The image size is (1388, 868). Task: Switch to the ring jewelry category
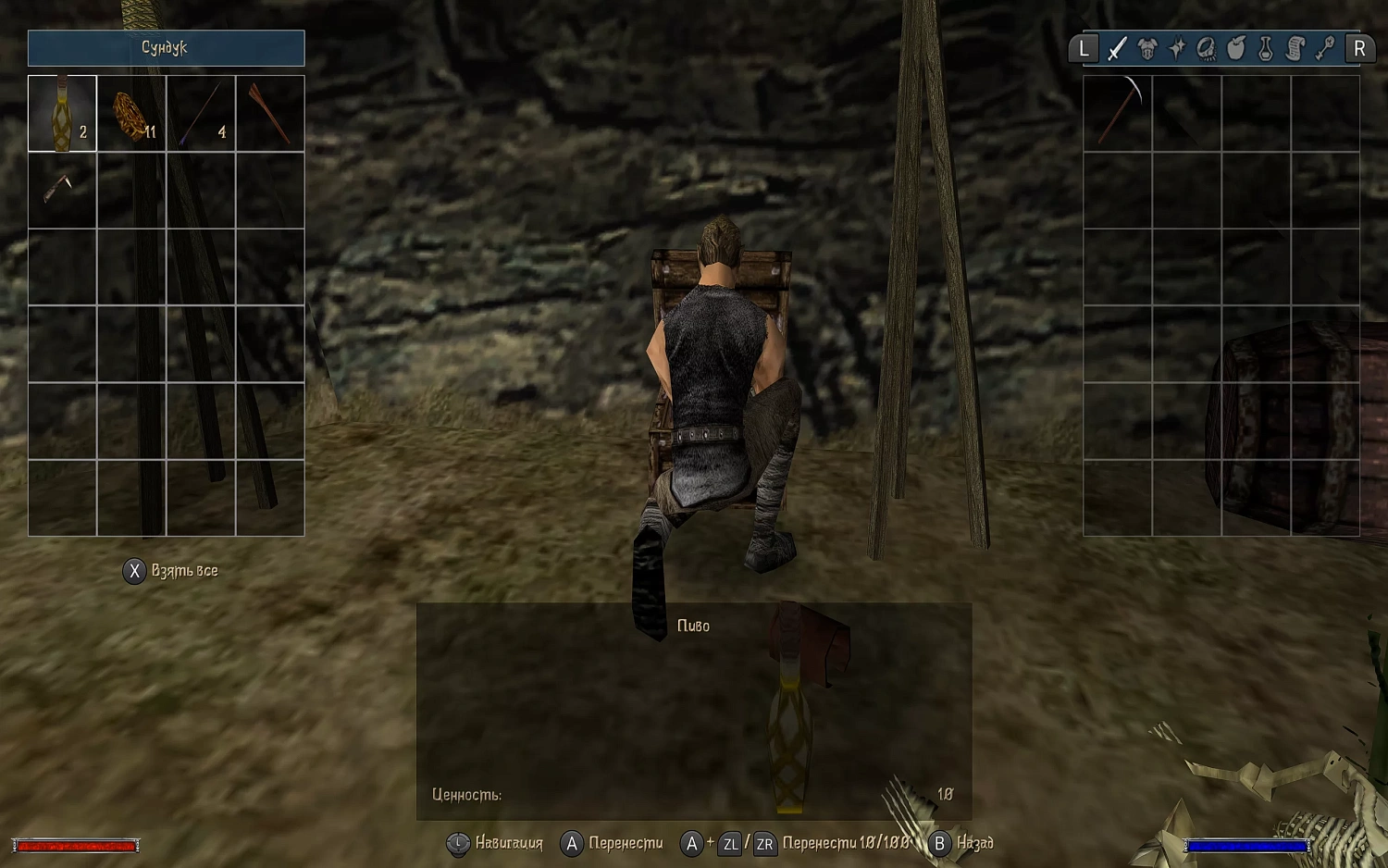[1207, 48]
